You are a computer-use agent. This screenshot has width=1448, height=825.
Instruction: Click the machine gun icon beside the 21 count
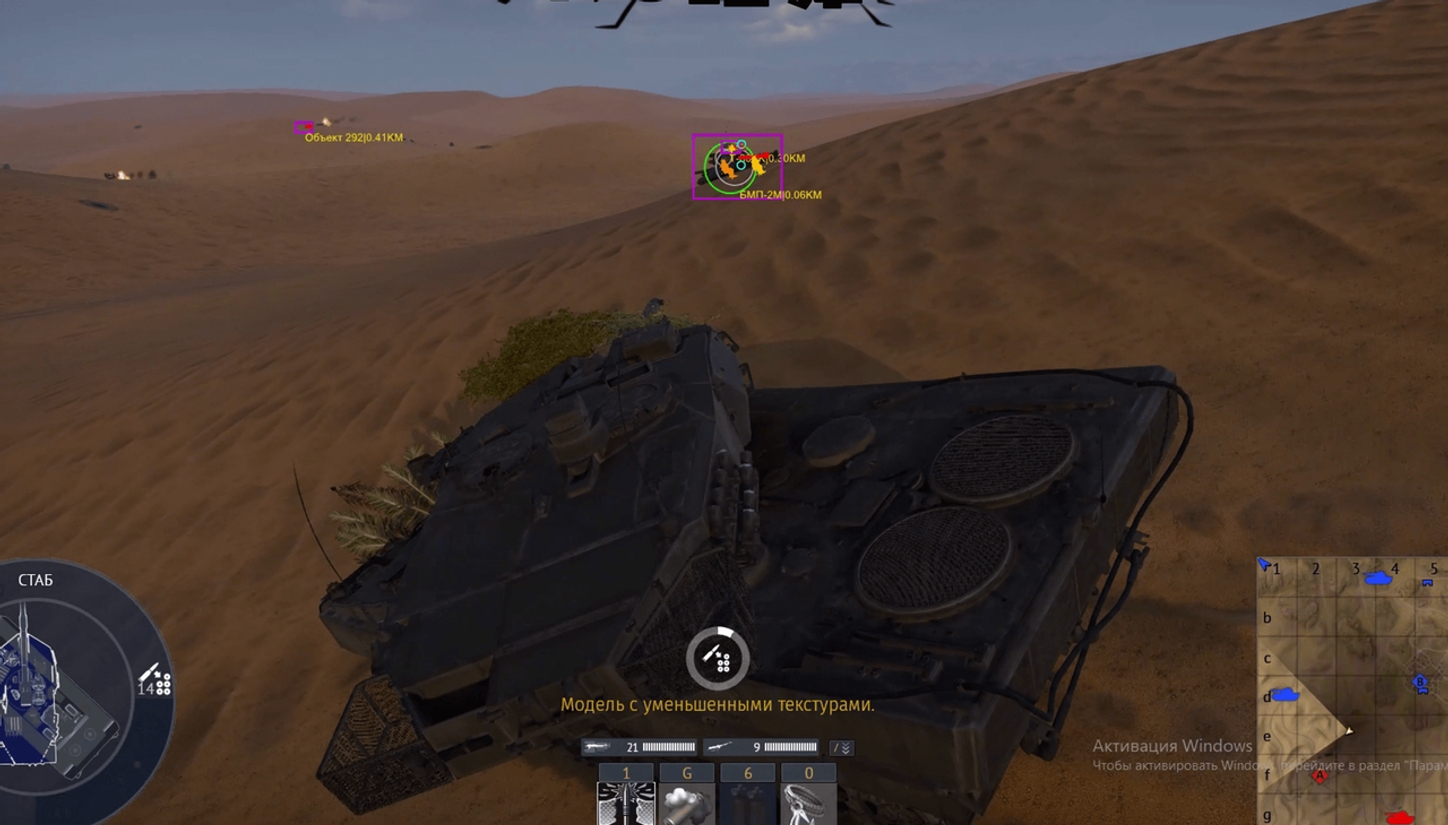point(597,746)
